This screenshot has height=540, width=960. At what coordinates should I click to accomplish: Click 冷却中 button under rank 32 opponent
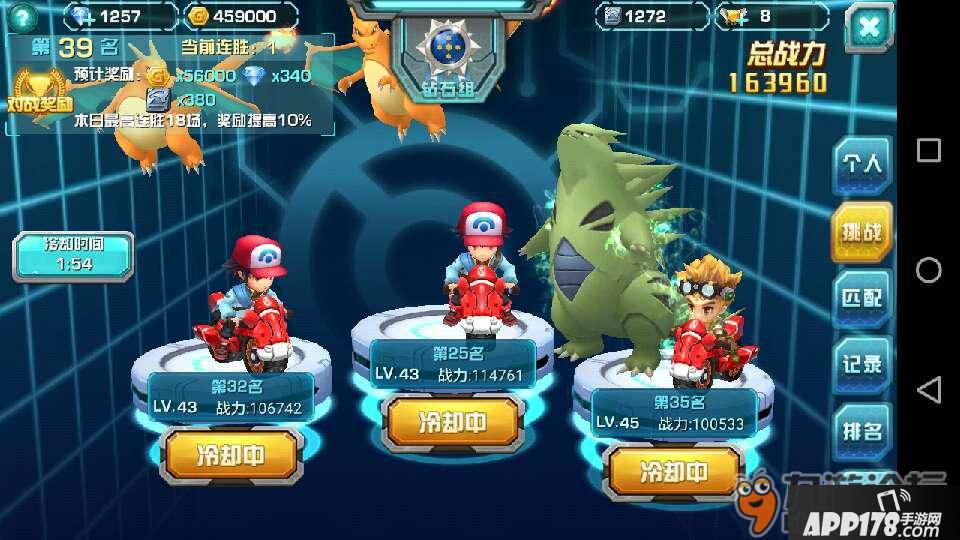tap(232, 456)
